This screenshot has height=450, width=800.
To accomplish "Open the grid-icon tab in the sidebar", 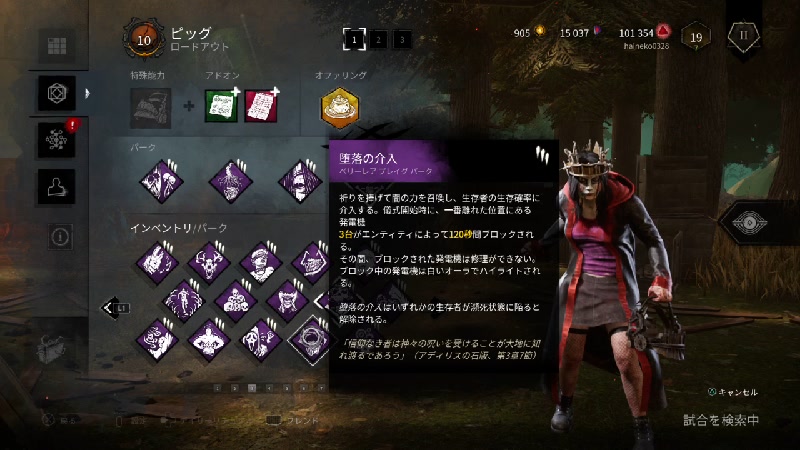I will [x=57, y=46].
